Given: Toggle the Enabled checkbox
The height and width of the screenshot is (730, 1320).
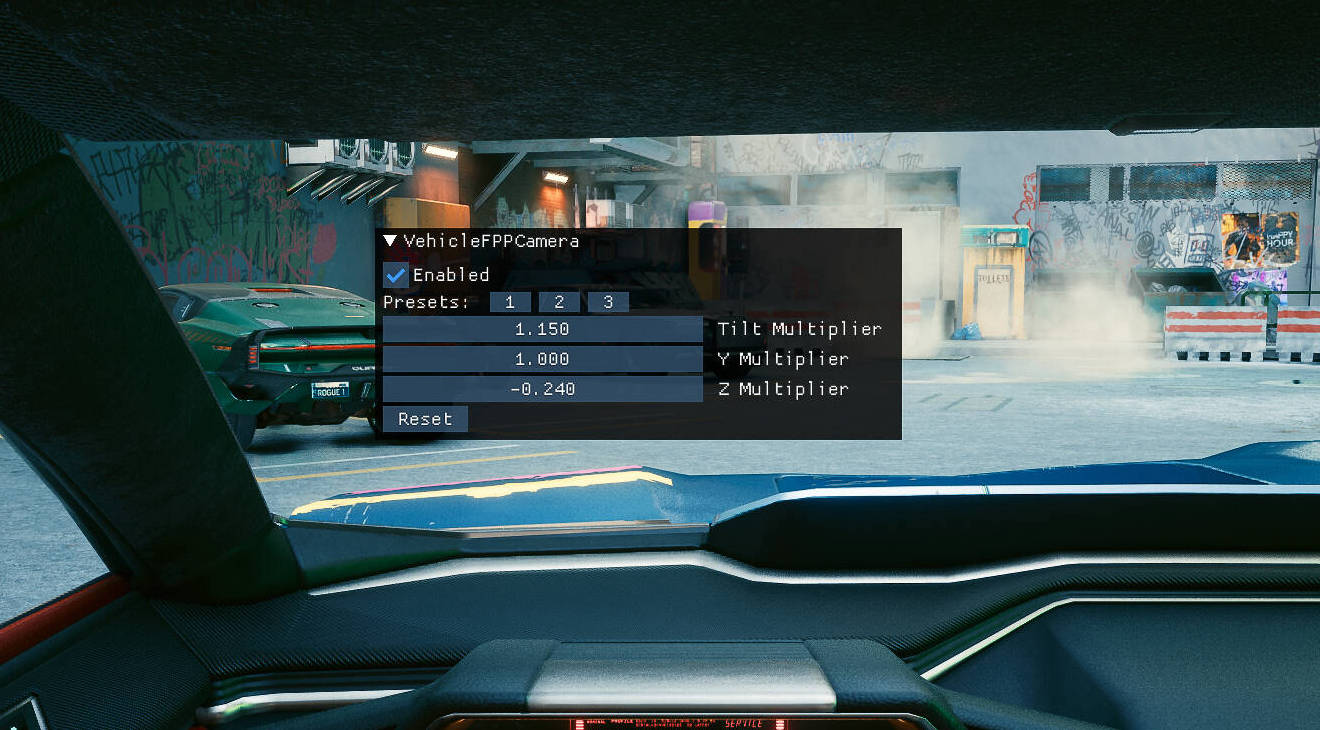Looking at the screenshot, I should (x=396, y=275).
